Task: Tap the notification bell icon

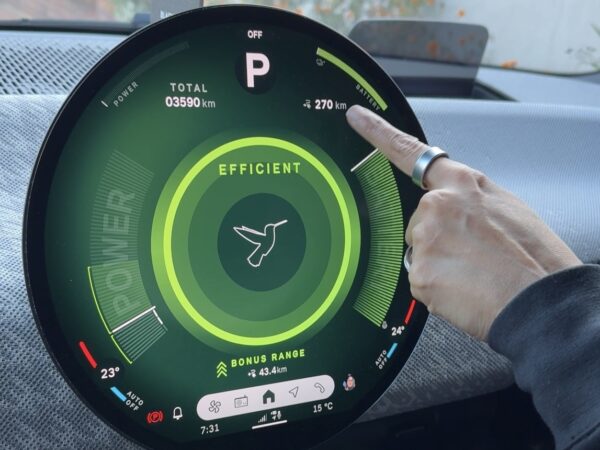Action: click(x=178, y=411)
